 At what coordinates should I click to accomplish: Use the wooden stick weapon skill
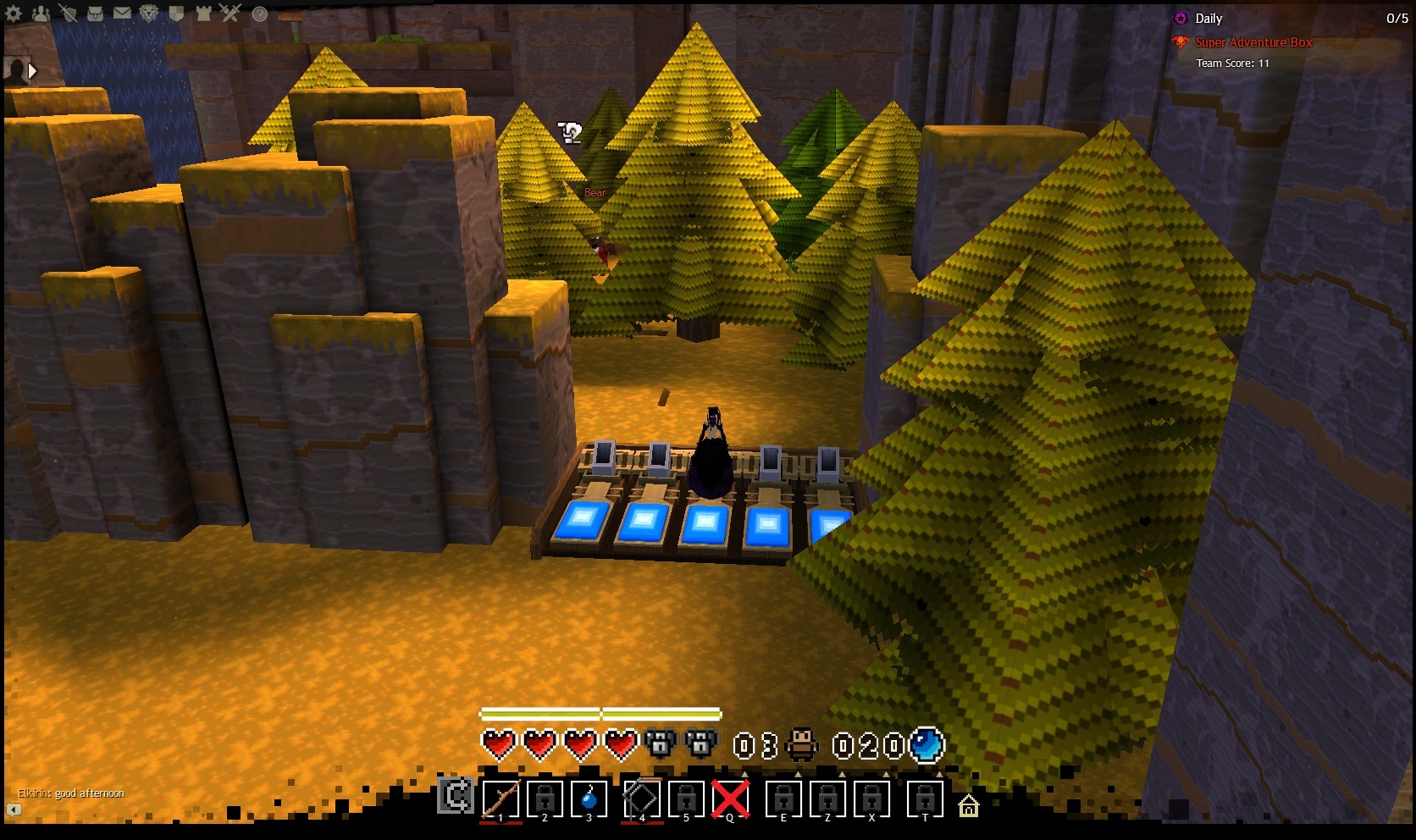[501, 799]
